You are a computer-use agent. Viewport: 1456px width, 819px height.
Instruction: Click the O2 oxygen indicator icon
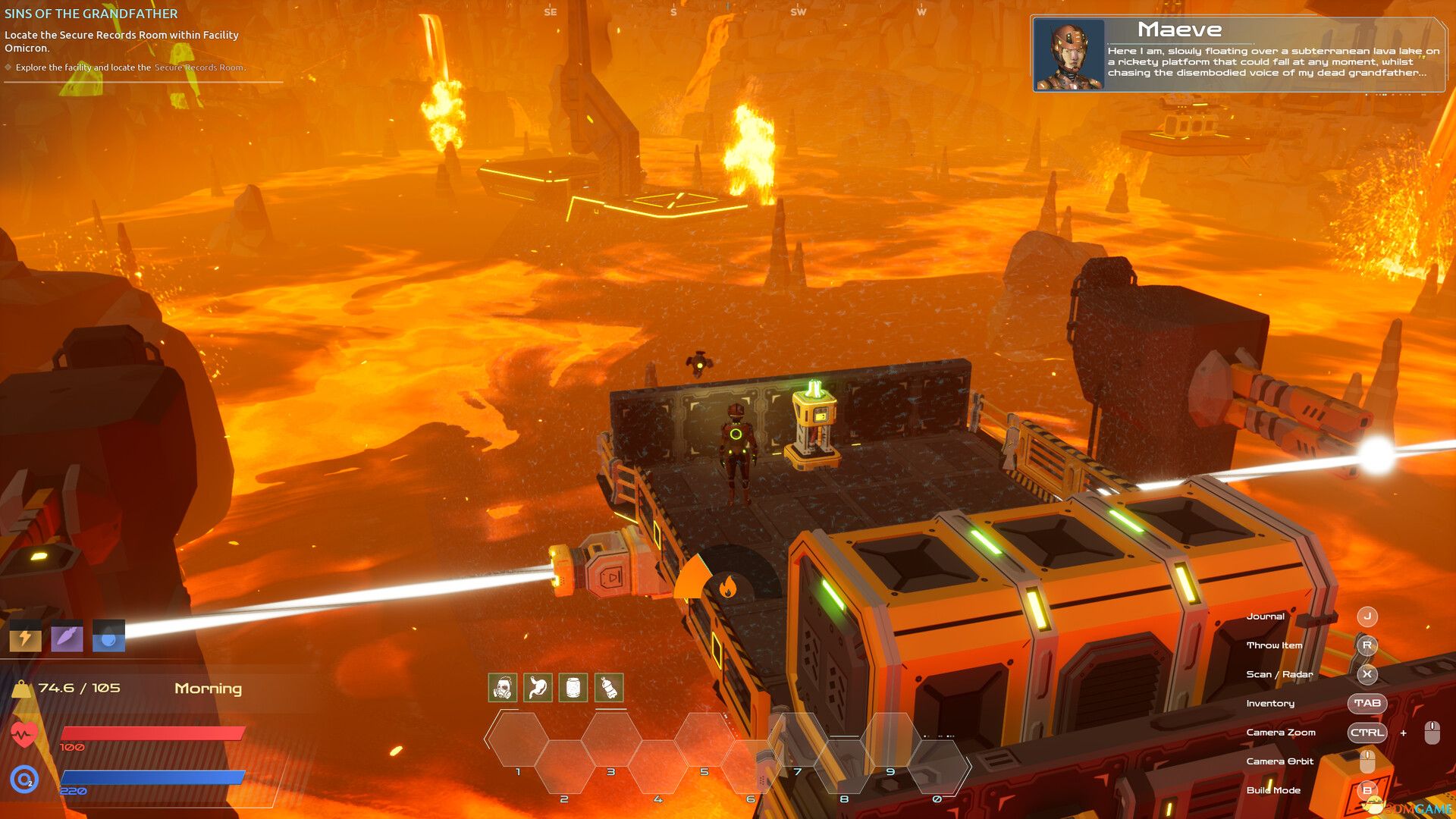coord(23,777)
